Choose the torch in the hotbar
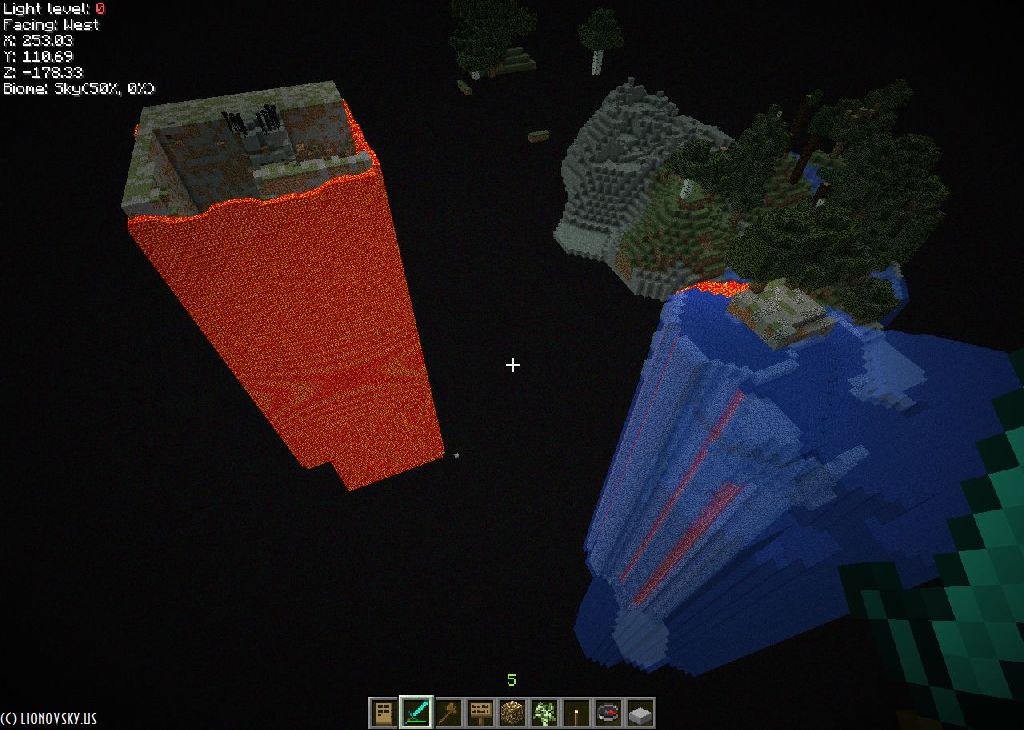 (x=576, y=713)
